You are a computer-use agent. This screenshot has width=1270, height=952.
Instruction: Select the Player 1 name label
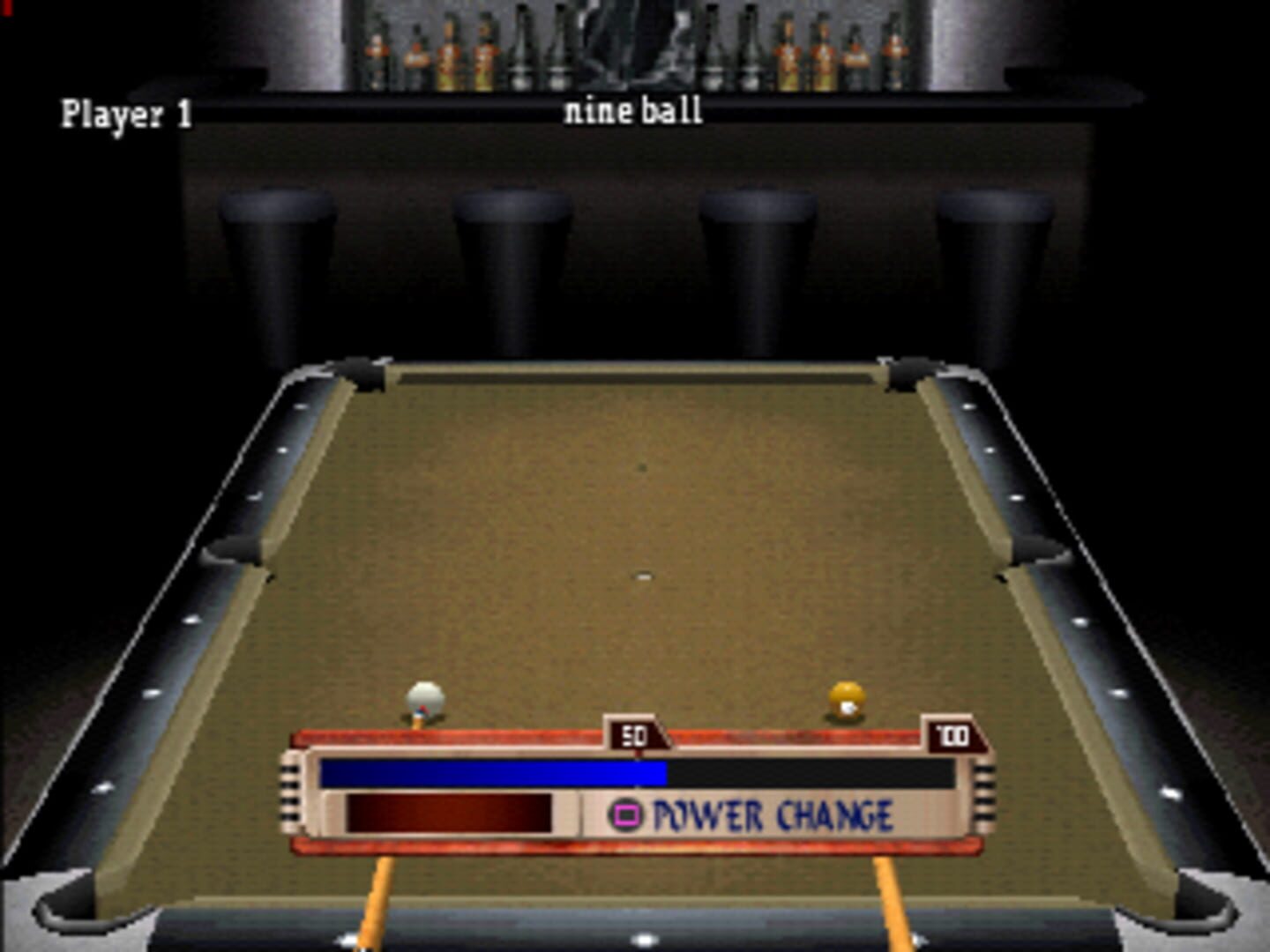click(128, 112)
